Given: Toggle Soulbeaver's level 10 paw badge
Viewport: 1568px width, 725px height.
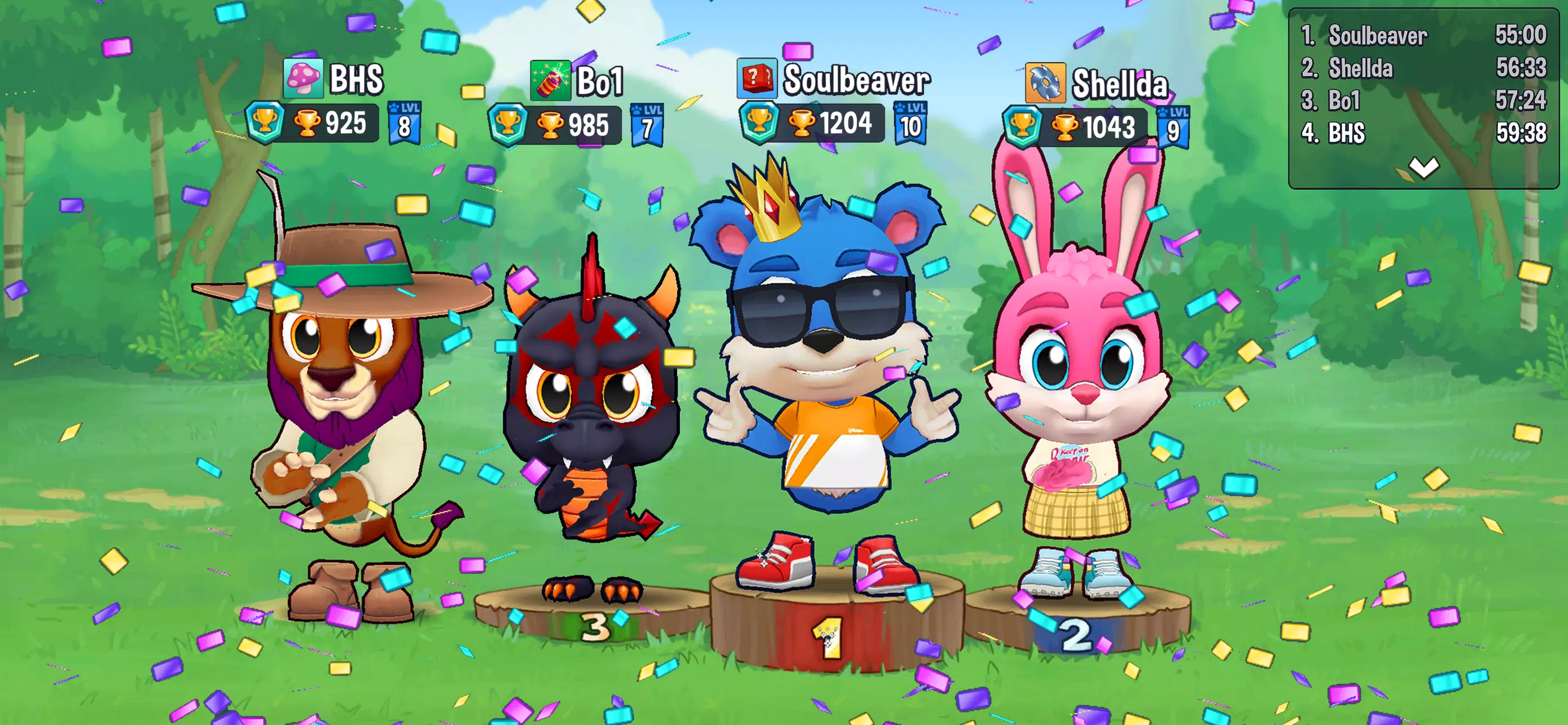Looking at the screenshot, I should point(910,124).
